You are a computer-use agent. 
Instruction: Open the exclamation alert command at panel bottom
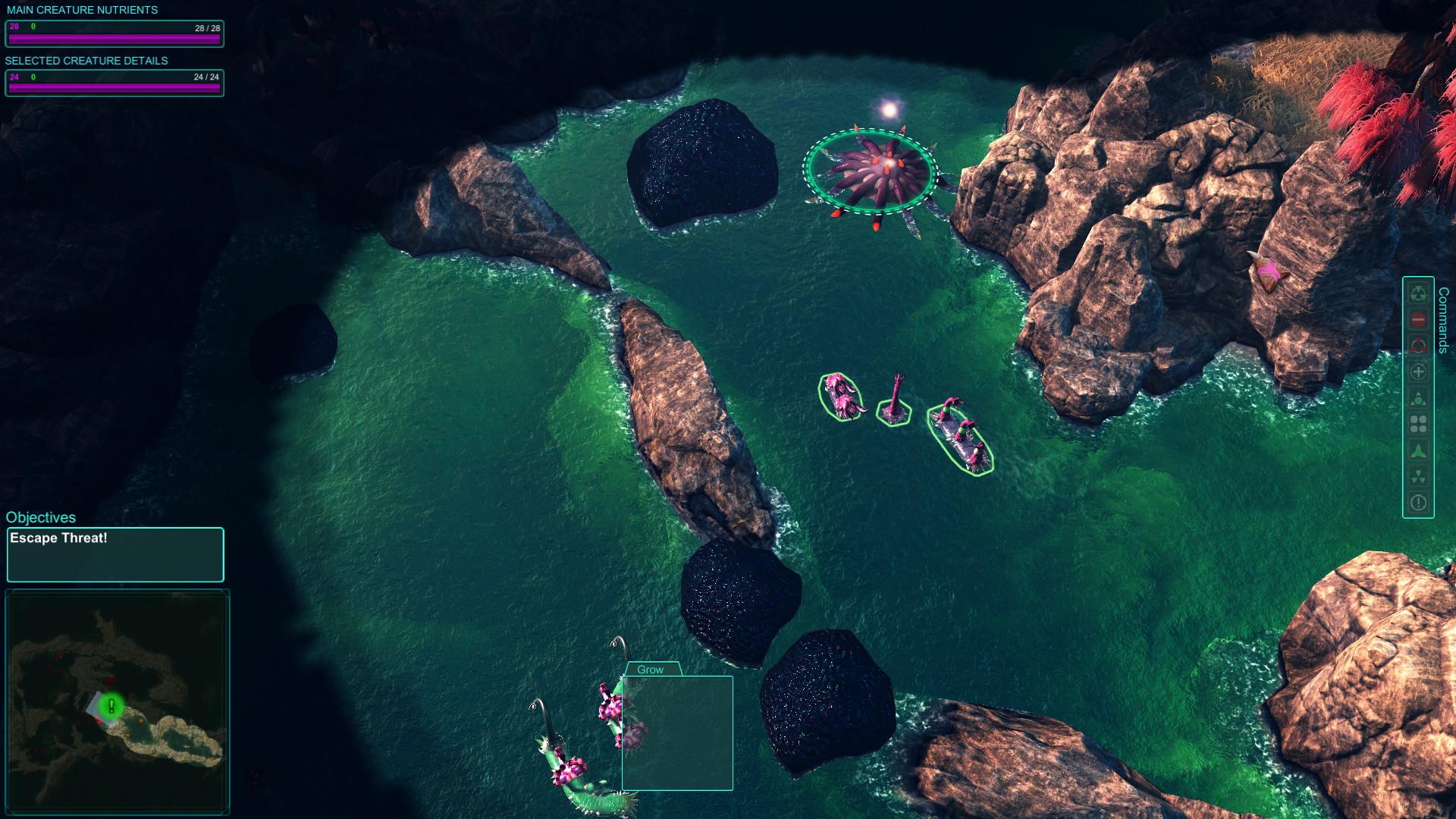coord(1418,501)
